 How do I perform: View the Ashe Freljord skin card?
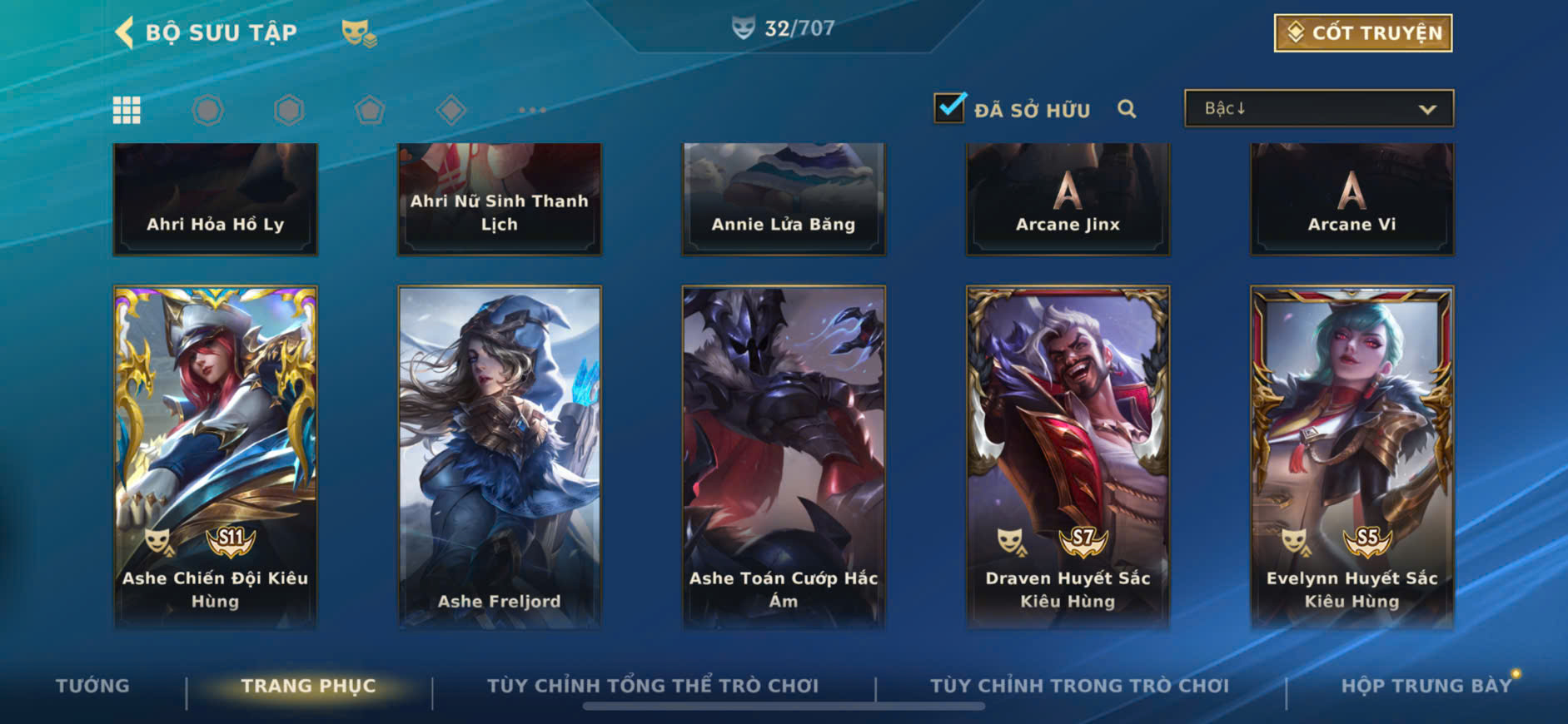tap(499, 456)
